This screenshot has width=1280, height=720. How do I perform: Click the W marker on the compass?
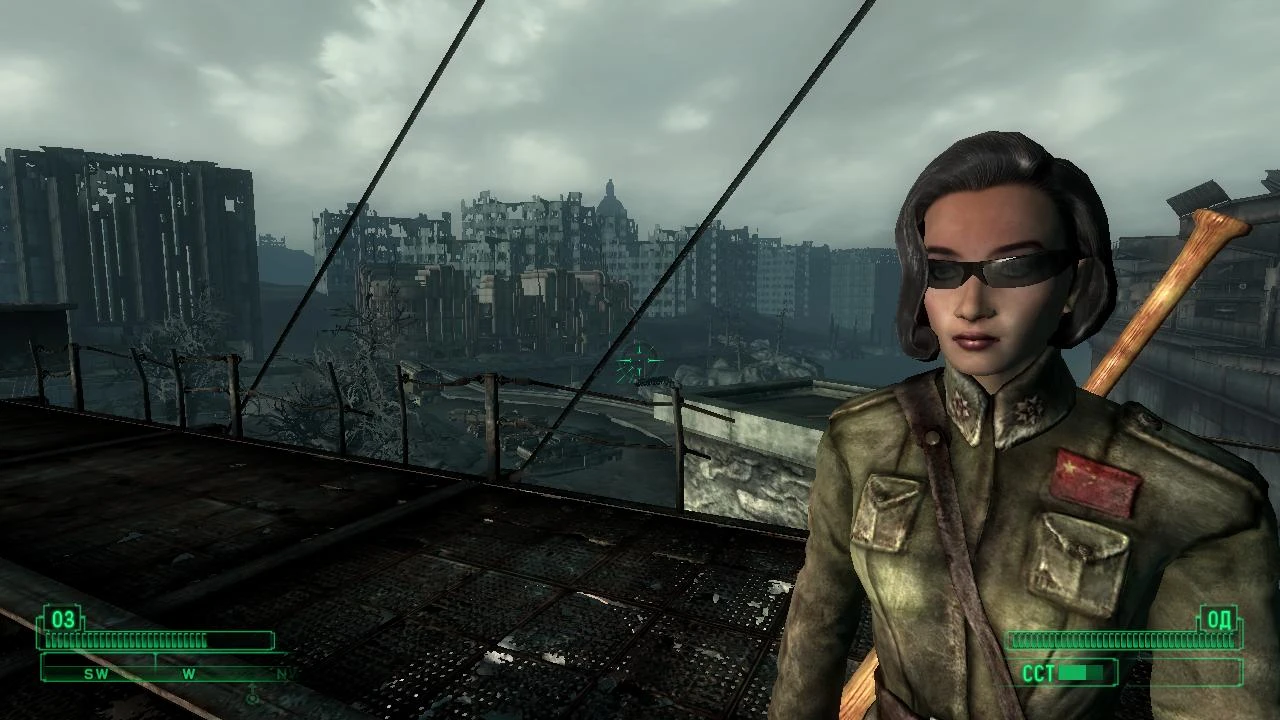click(188, 672)
